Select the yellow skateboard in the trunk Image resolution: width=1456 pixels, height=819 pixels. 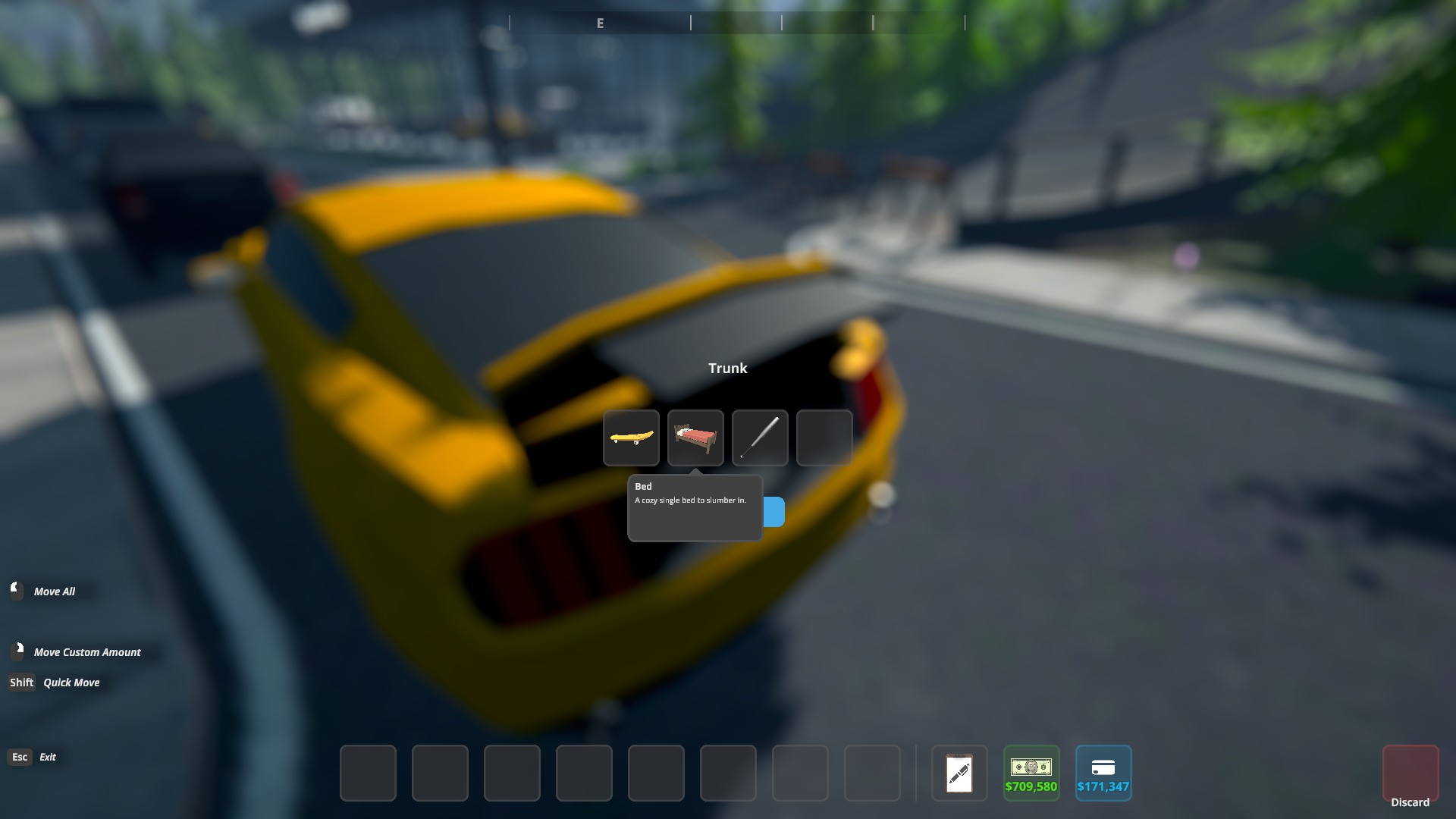point(631,438)
